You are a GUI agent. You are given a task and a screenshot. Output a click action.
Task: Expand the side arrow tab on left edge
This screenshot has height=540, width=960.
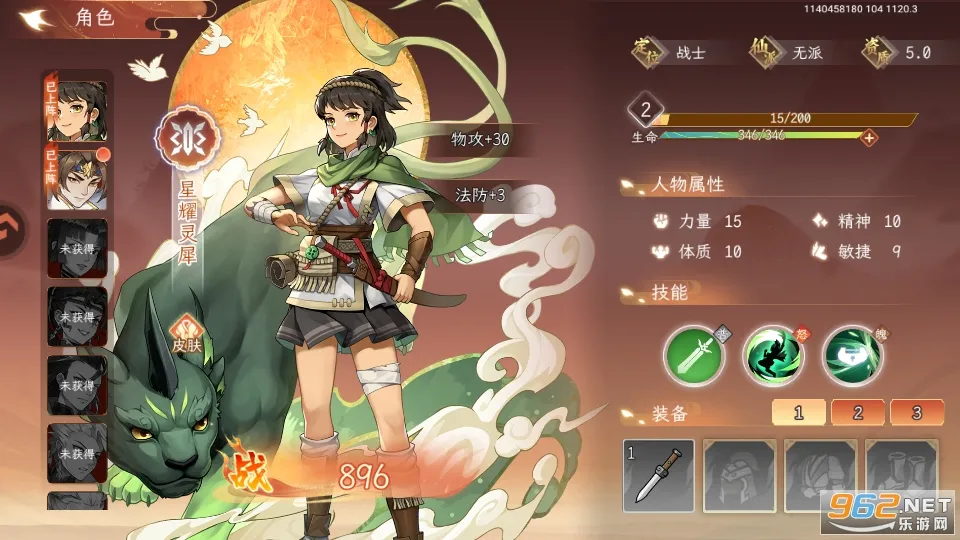click(10, 230)
